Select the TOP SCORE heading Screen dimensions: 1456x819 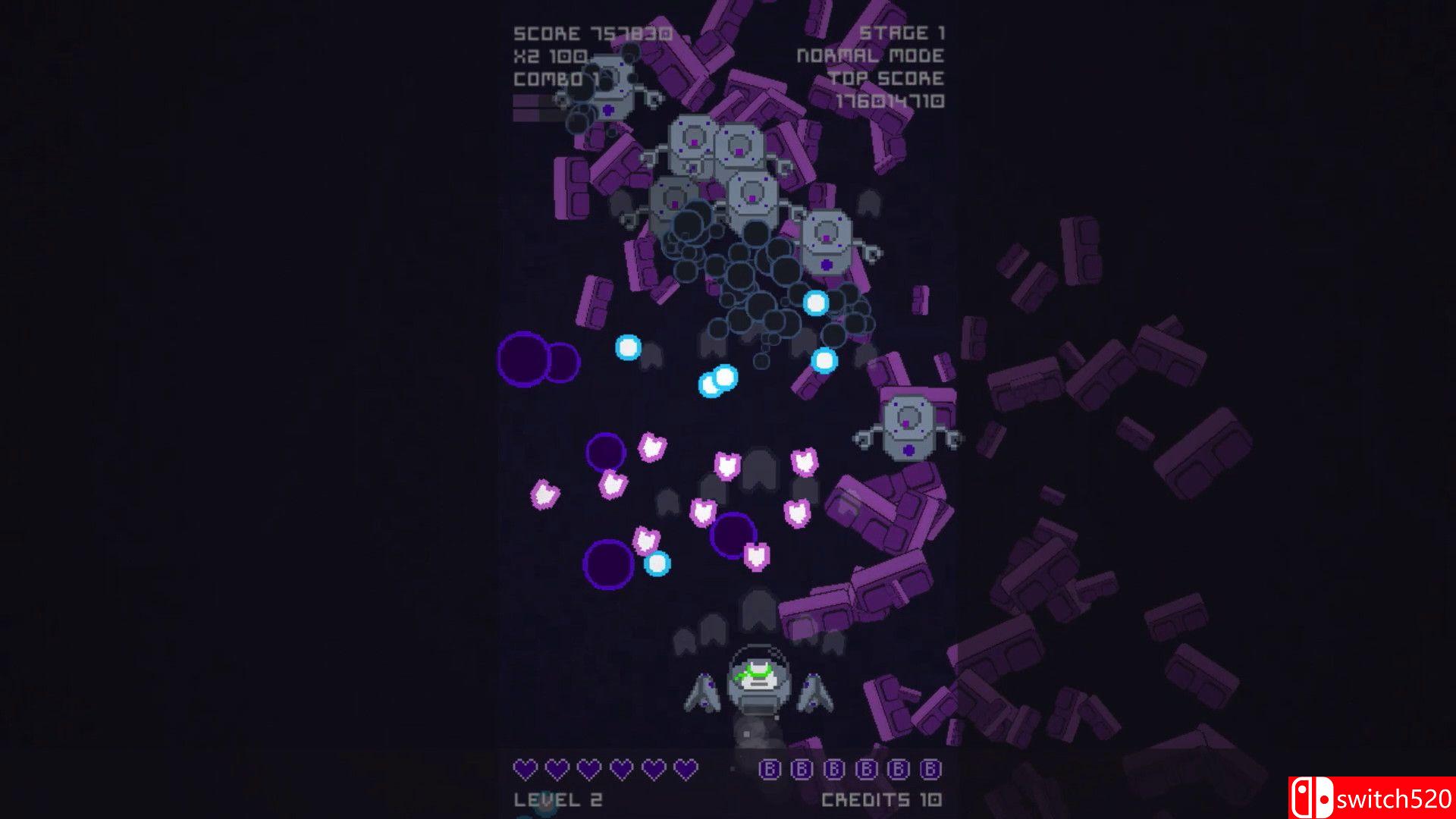[x=887, y=77]
